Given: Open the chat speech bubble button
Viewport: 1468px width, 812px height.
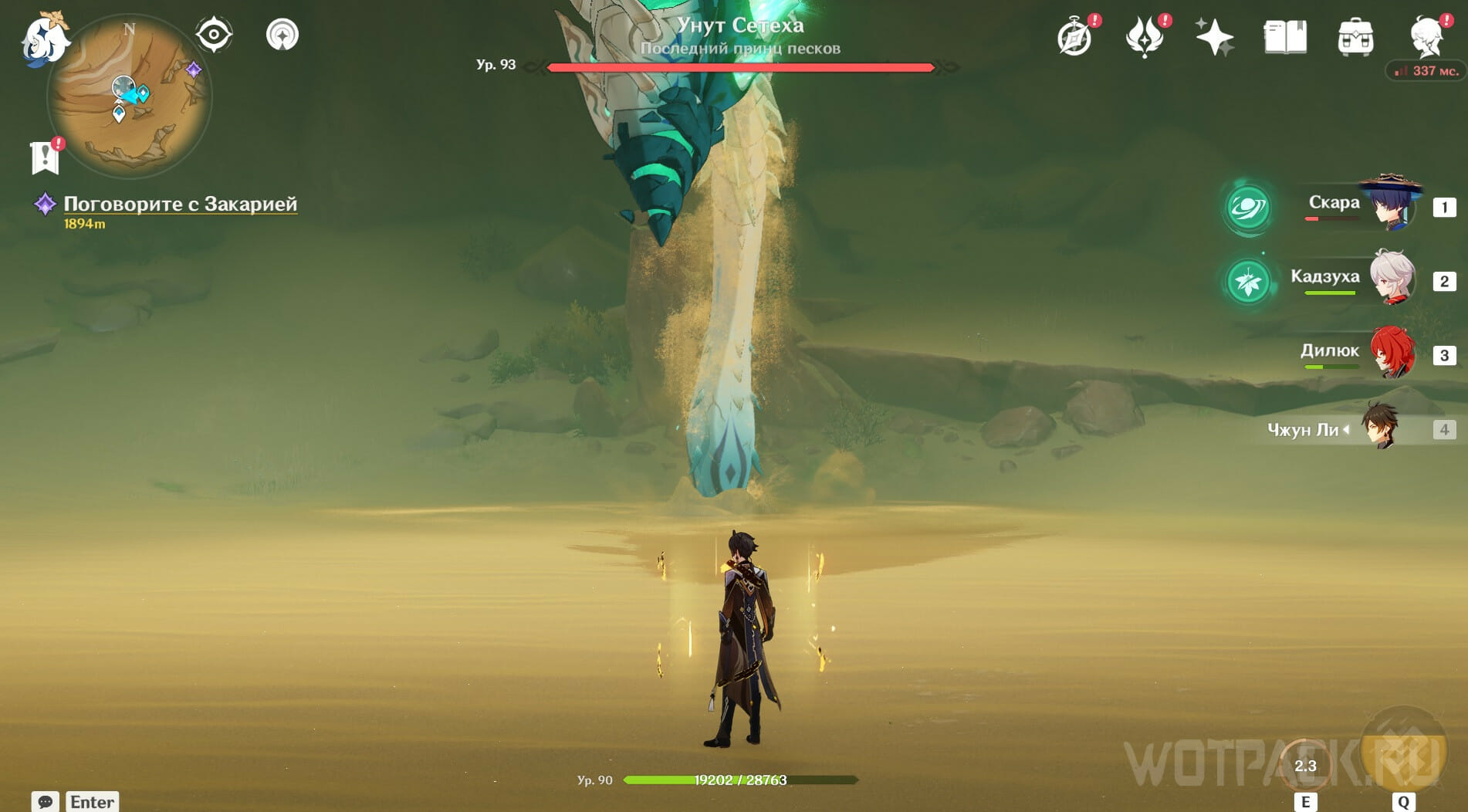Looking at the screenshot, I should point(45,801).
